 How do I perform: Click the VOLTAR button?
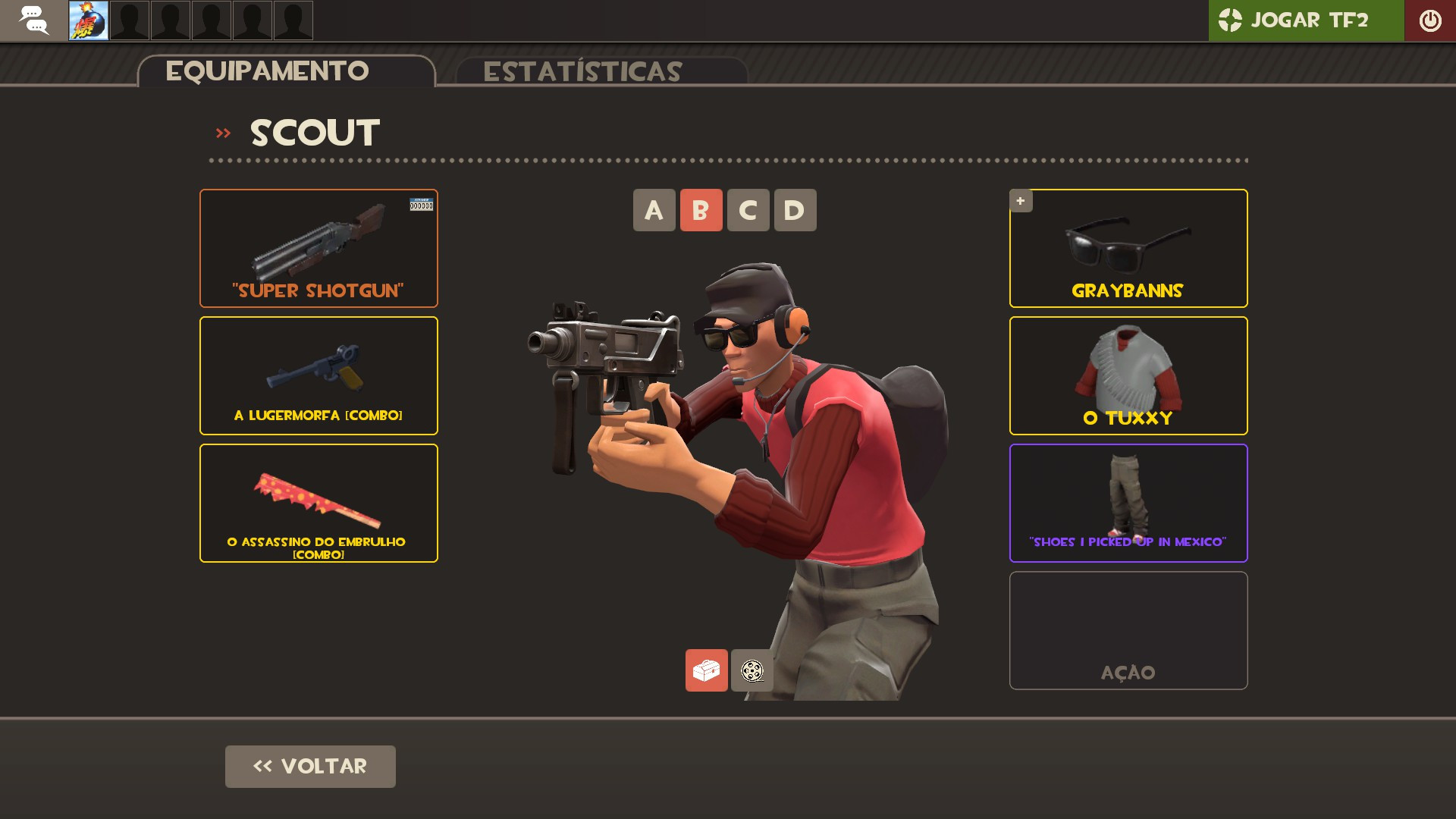(x=309, y=766)
